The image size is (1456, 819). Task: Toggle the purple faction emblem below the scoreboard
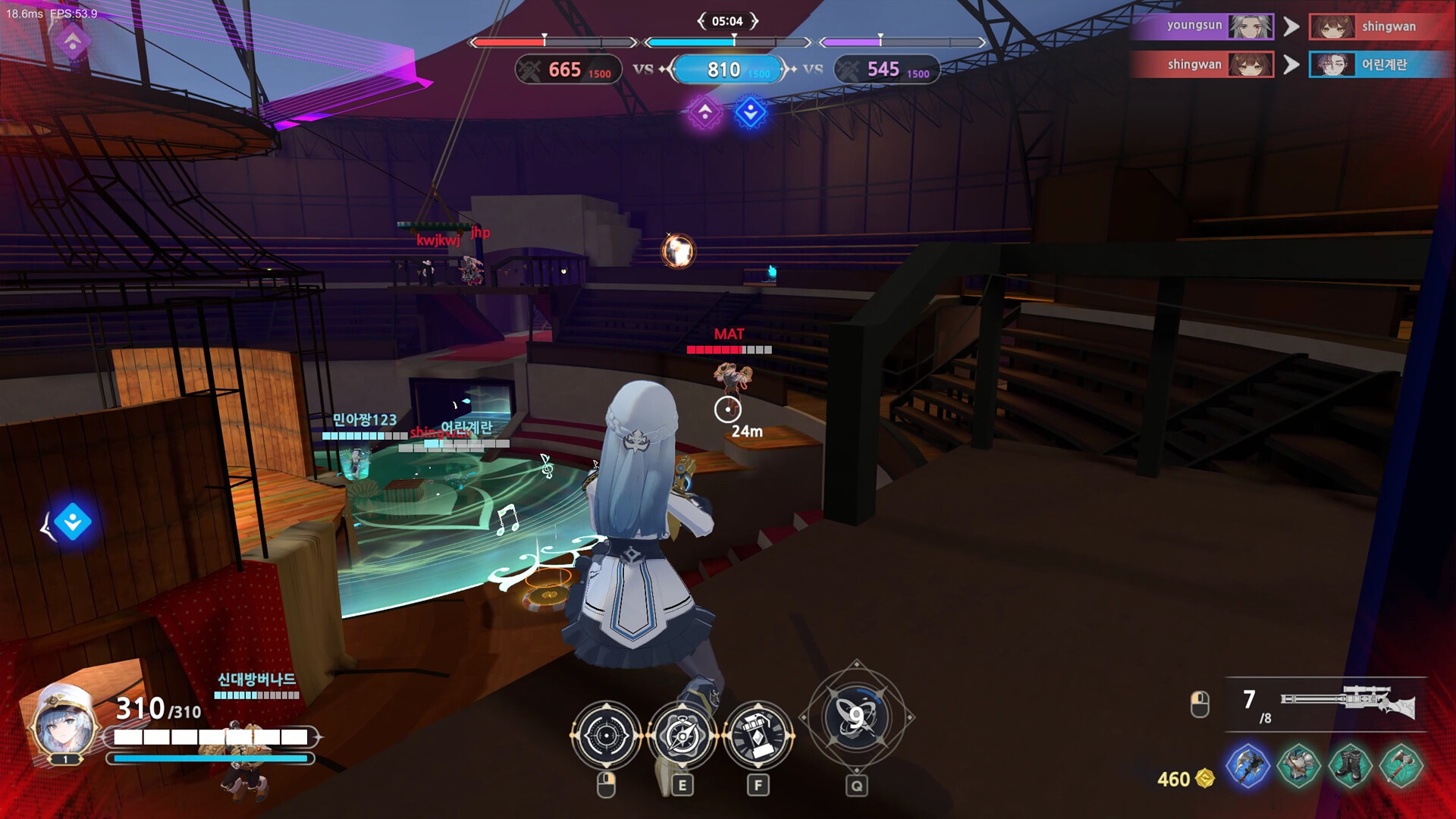point(707,112)
